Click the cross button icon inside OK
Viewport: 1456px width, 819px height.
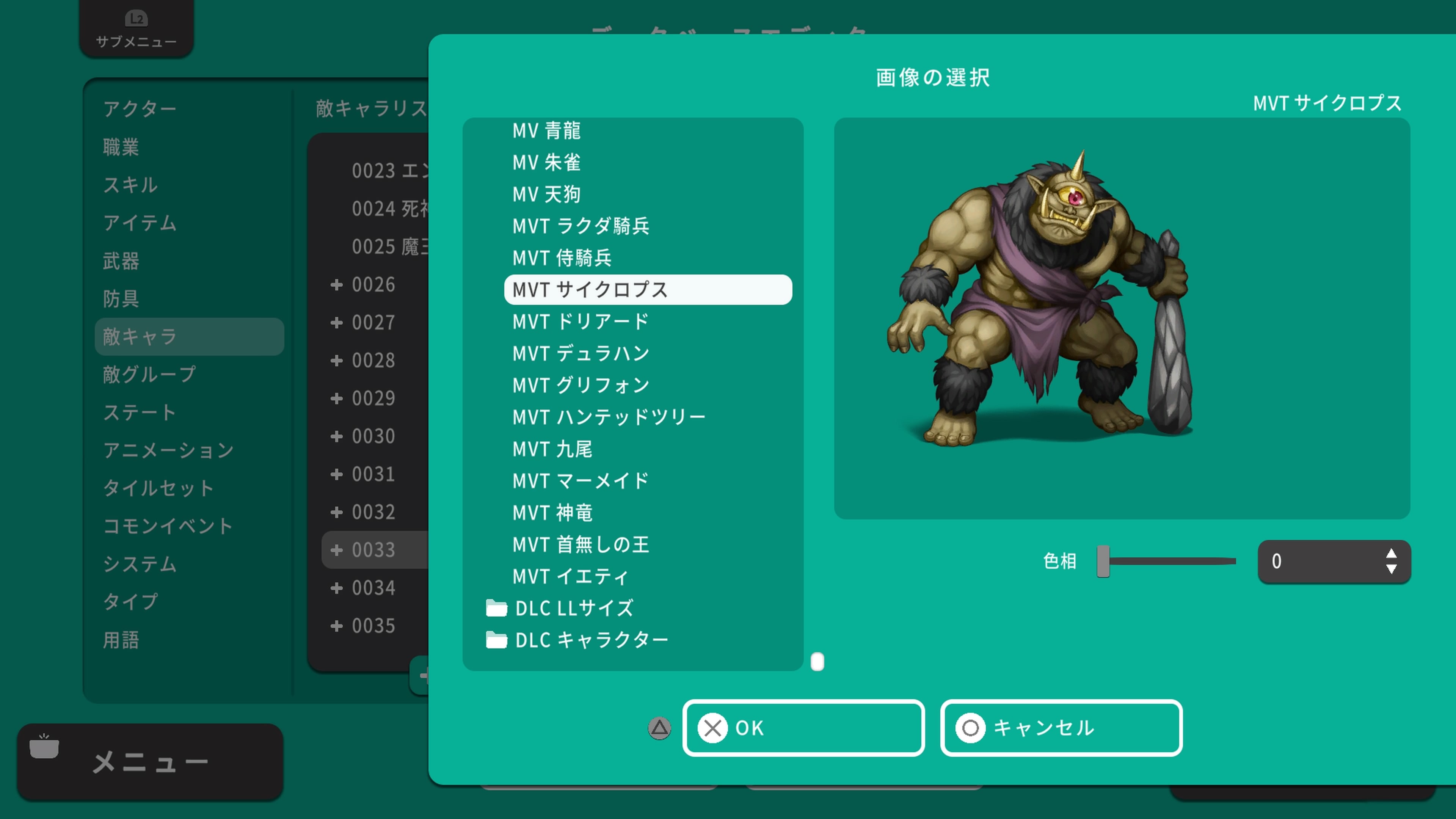(x=713, y=728)
